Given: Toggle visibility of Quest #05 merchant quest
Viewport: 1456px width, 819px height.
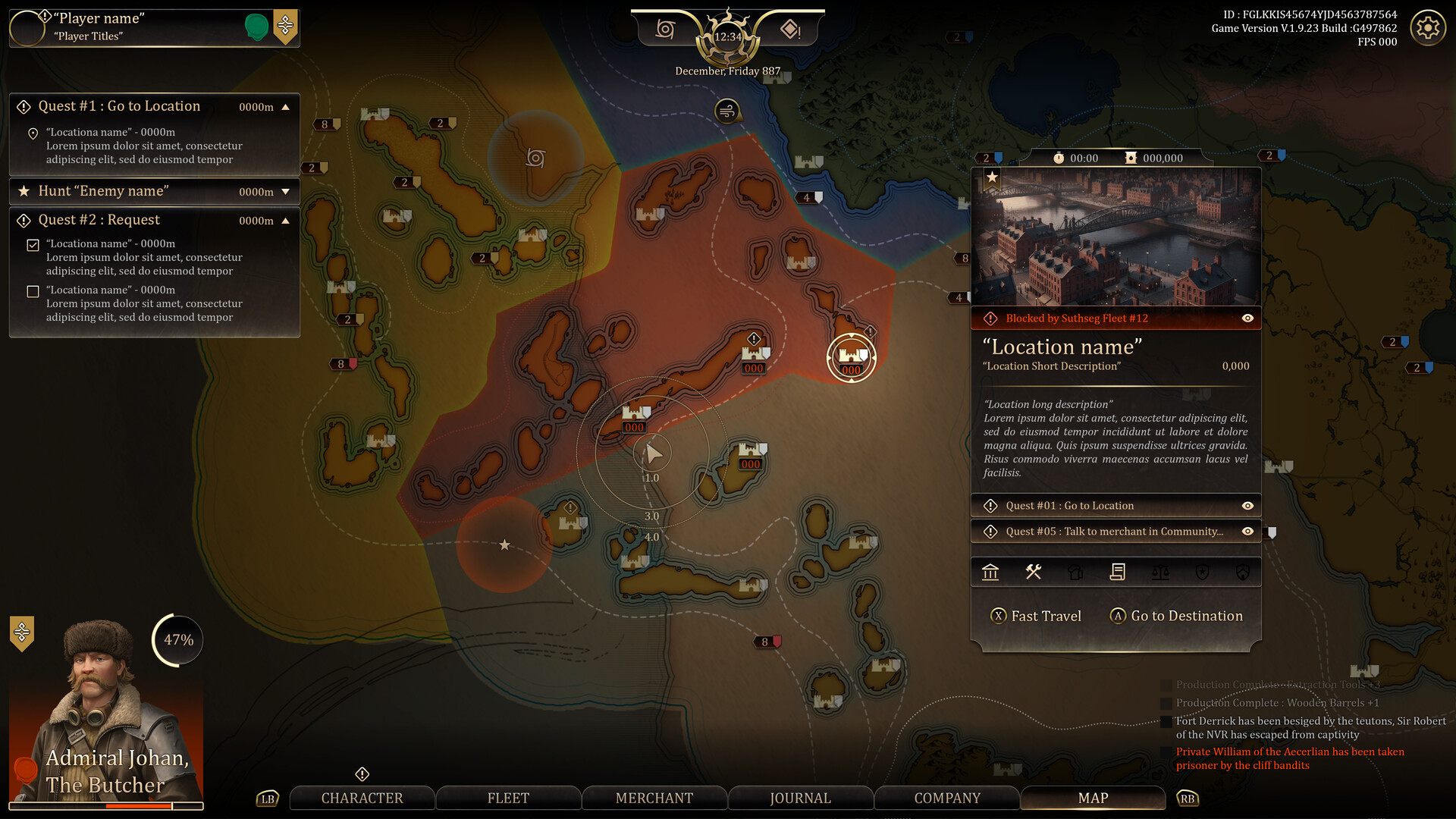Looking at the screenshot, I should [x=1247, y=532].
